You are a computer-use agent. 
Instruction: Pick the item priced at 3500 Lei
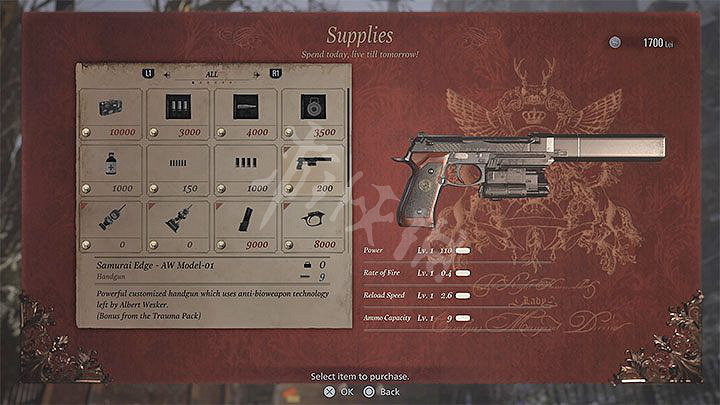point(313,114)
